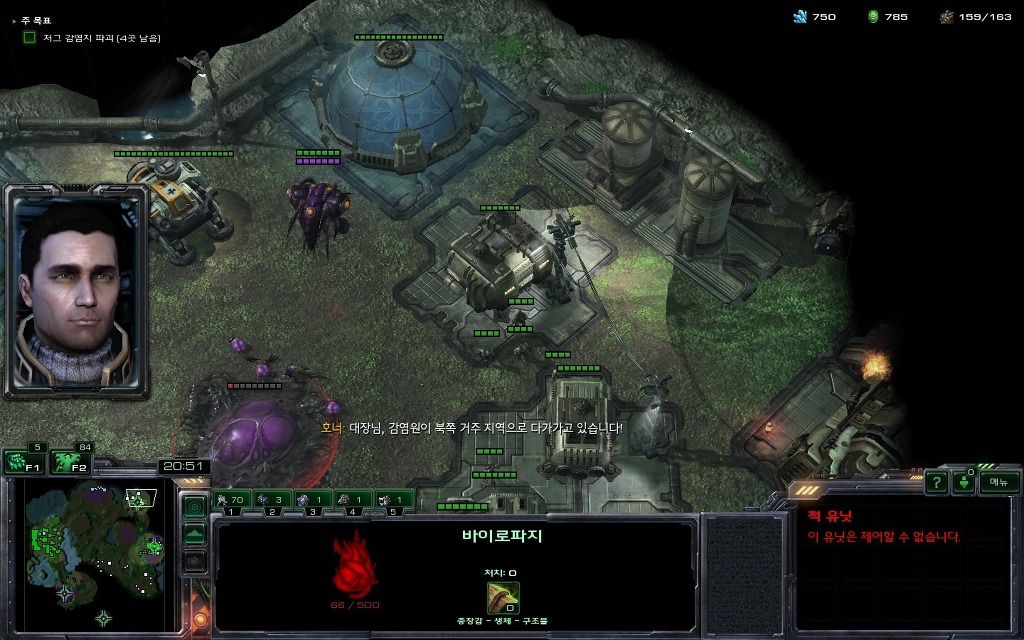Select all army units with F2 button
The image size is (1024, 640).
tap(70, 462)
